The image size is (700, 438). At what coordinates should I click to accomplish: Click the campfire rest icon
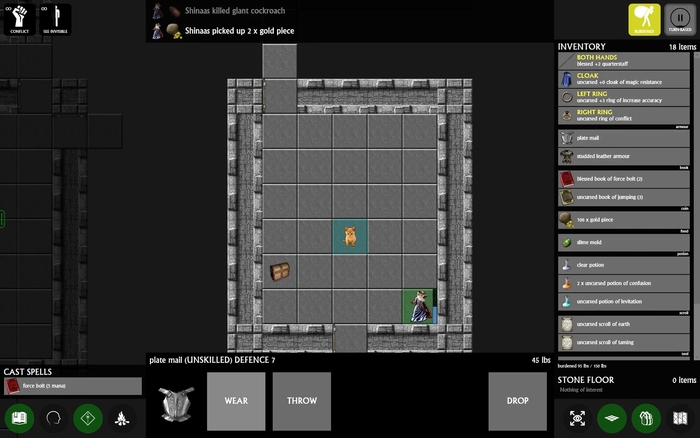point(123,417)
